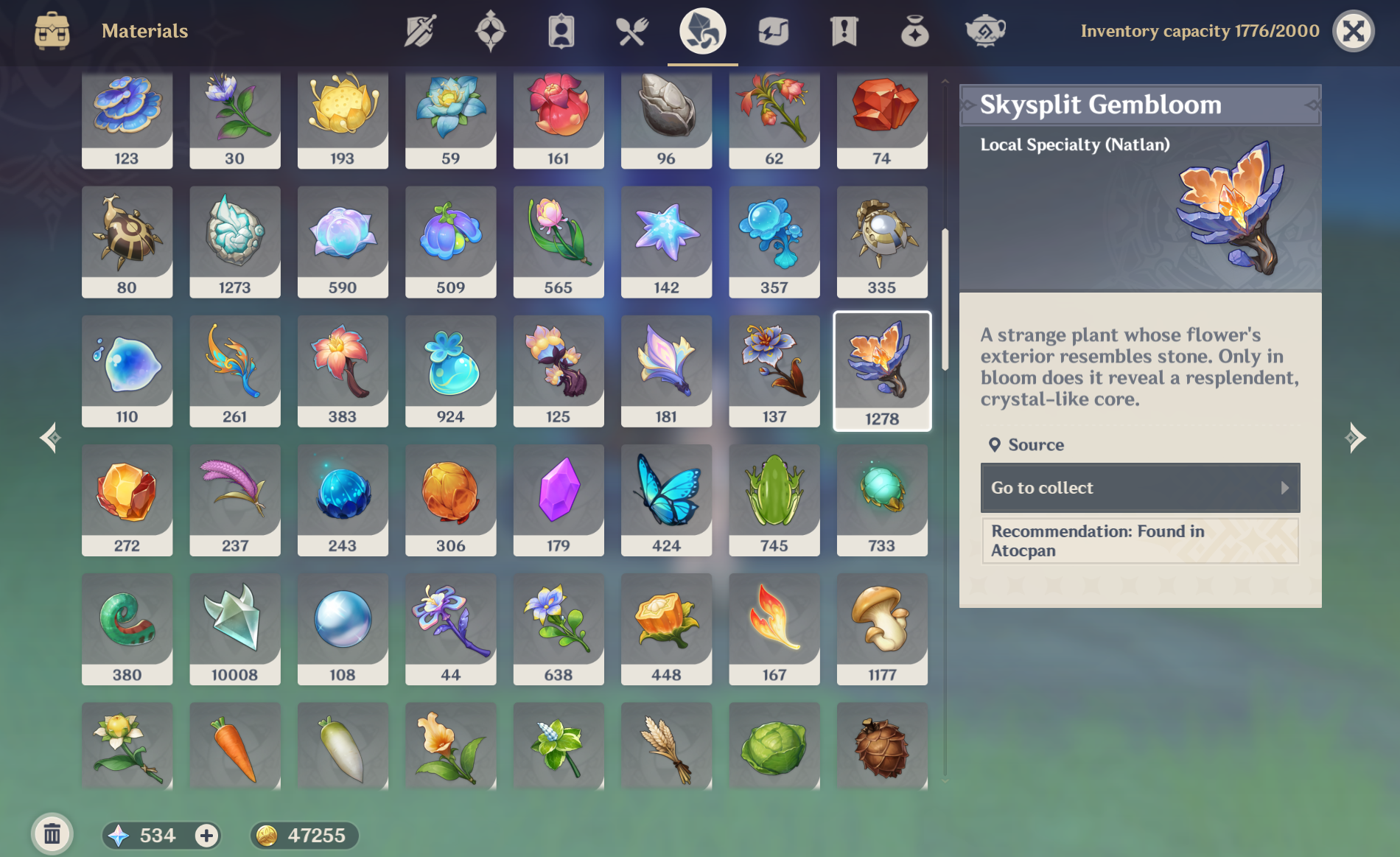Select the Skysplit Gembloom item thumbnail
The height and width of the screenshot is (857, 1400).
coord(881,370)
